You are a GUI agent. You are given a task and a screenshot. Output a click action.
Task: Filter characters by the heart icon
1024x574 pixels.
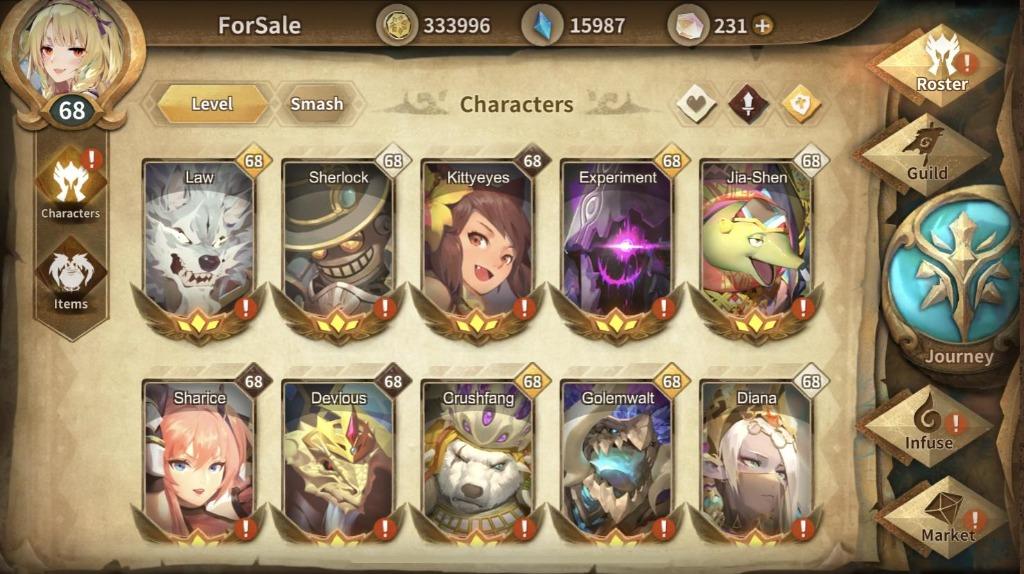pyautogui.click(x=696, y=104)
